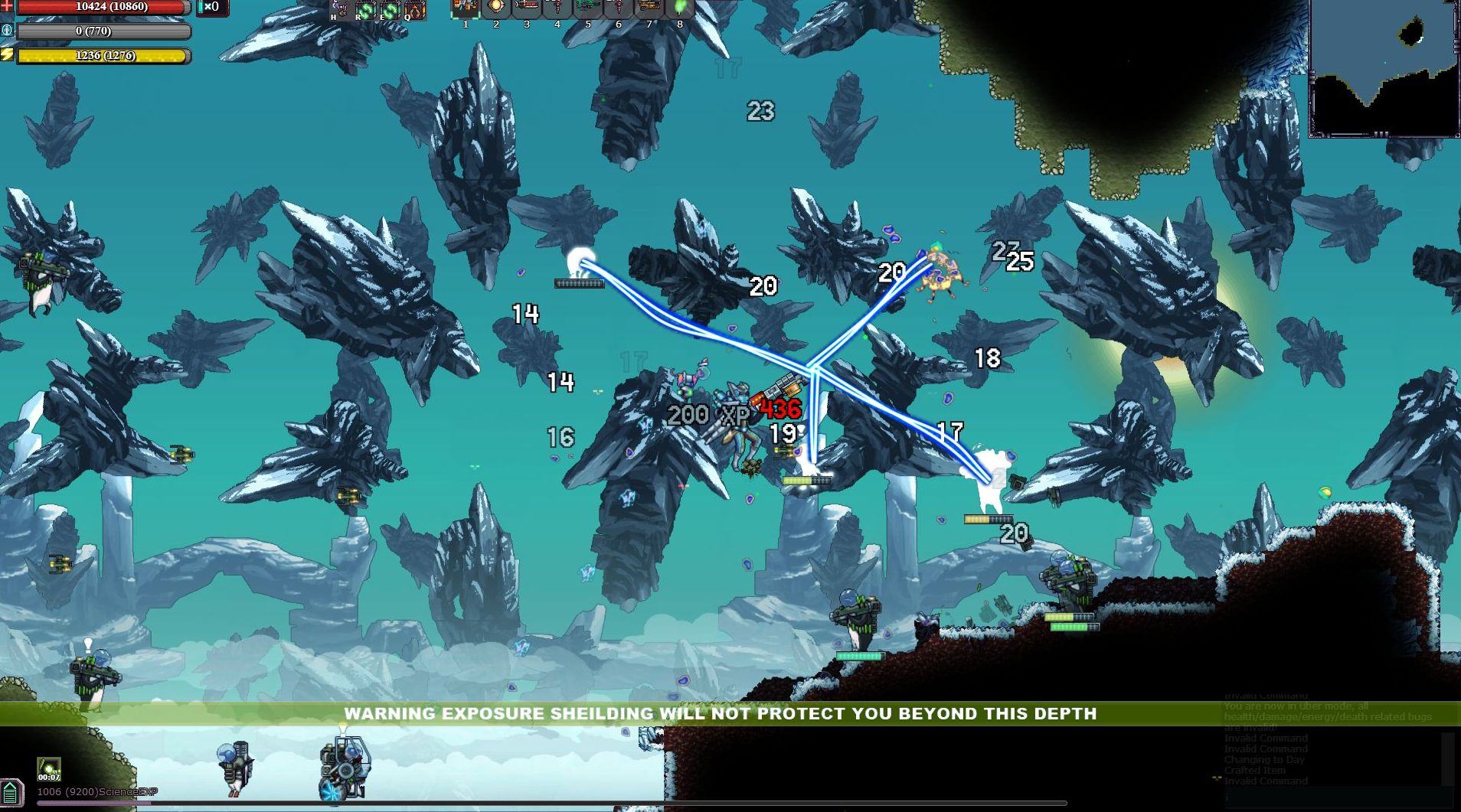The width and height of the screenshot is (1461, 812).
Task: Select the wand in hotbar slot 4
Action: pyautogui.click(x=557, y=11)
